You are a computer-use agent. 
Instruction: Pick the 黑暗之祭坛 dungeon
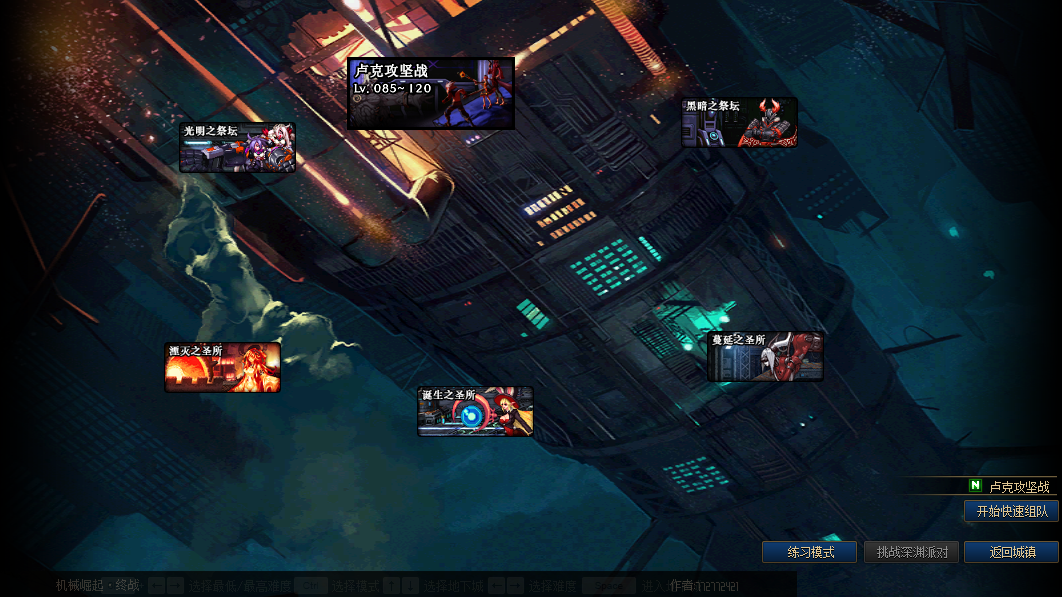click(739, 122)
